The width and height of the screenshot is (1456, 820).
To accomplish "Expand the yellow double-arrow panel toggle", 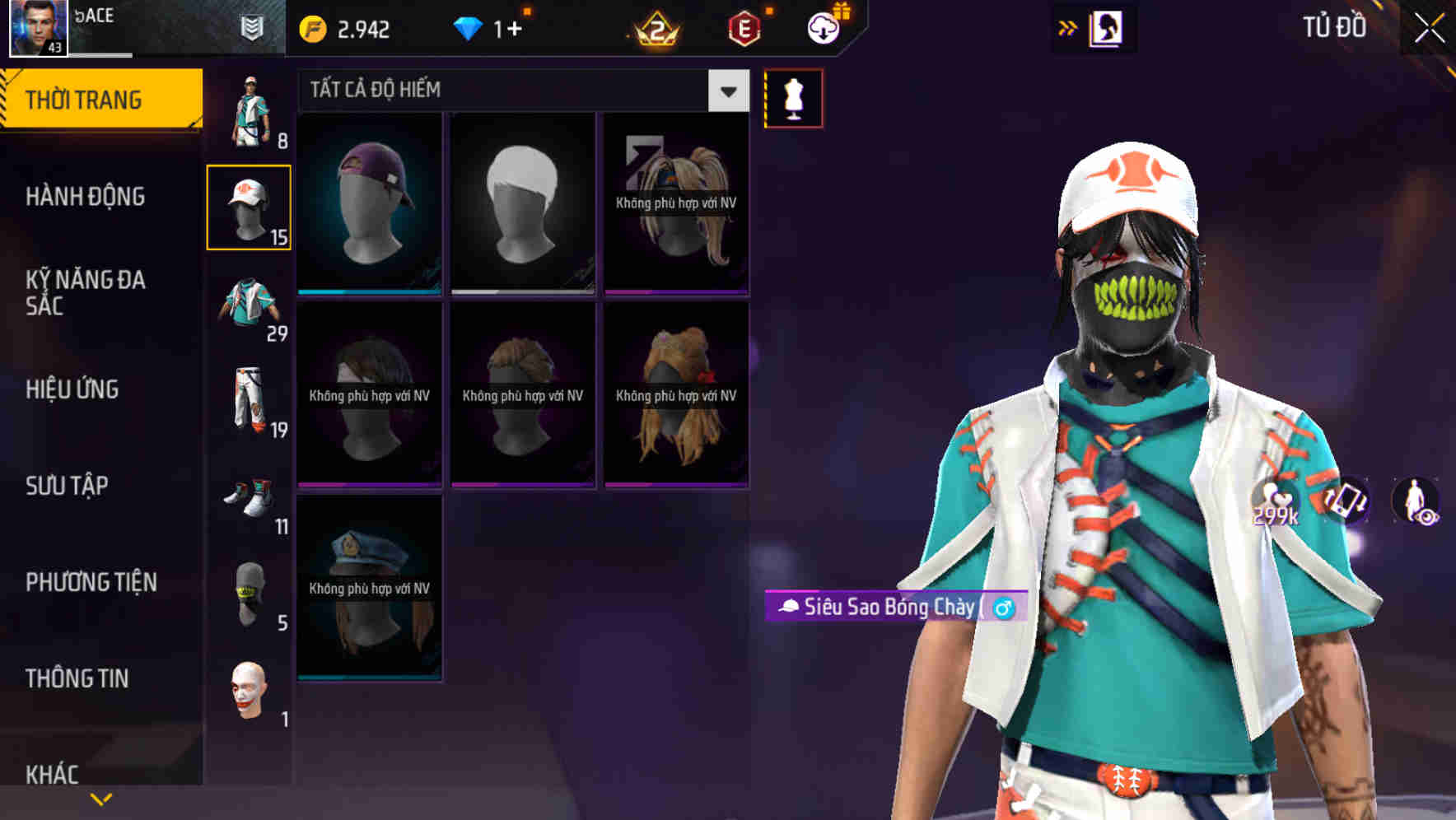I will [x=1067, y=27].
